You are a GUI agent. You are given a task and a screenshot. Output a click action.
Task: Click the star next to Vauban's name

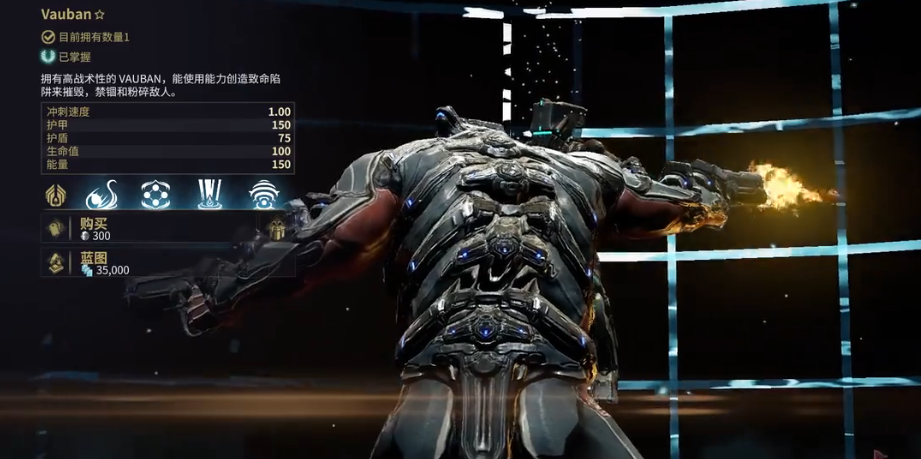(99, 15)
